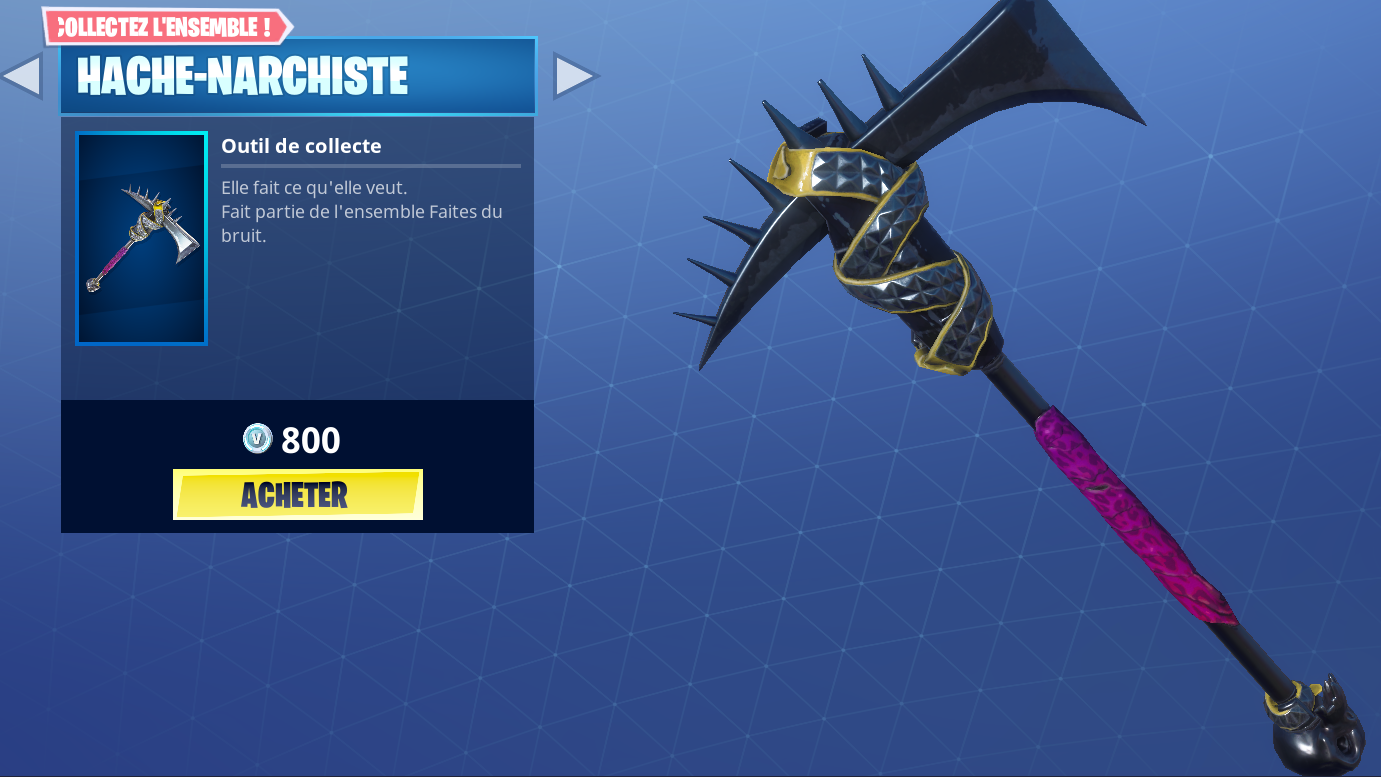The image size is (1381, 777).
Task: Click the divider line under 'Outil de collecte'
Action: pos(370,166)
